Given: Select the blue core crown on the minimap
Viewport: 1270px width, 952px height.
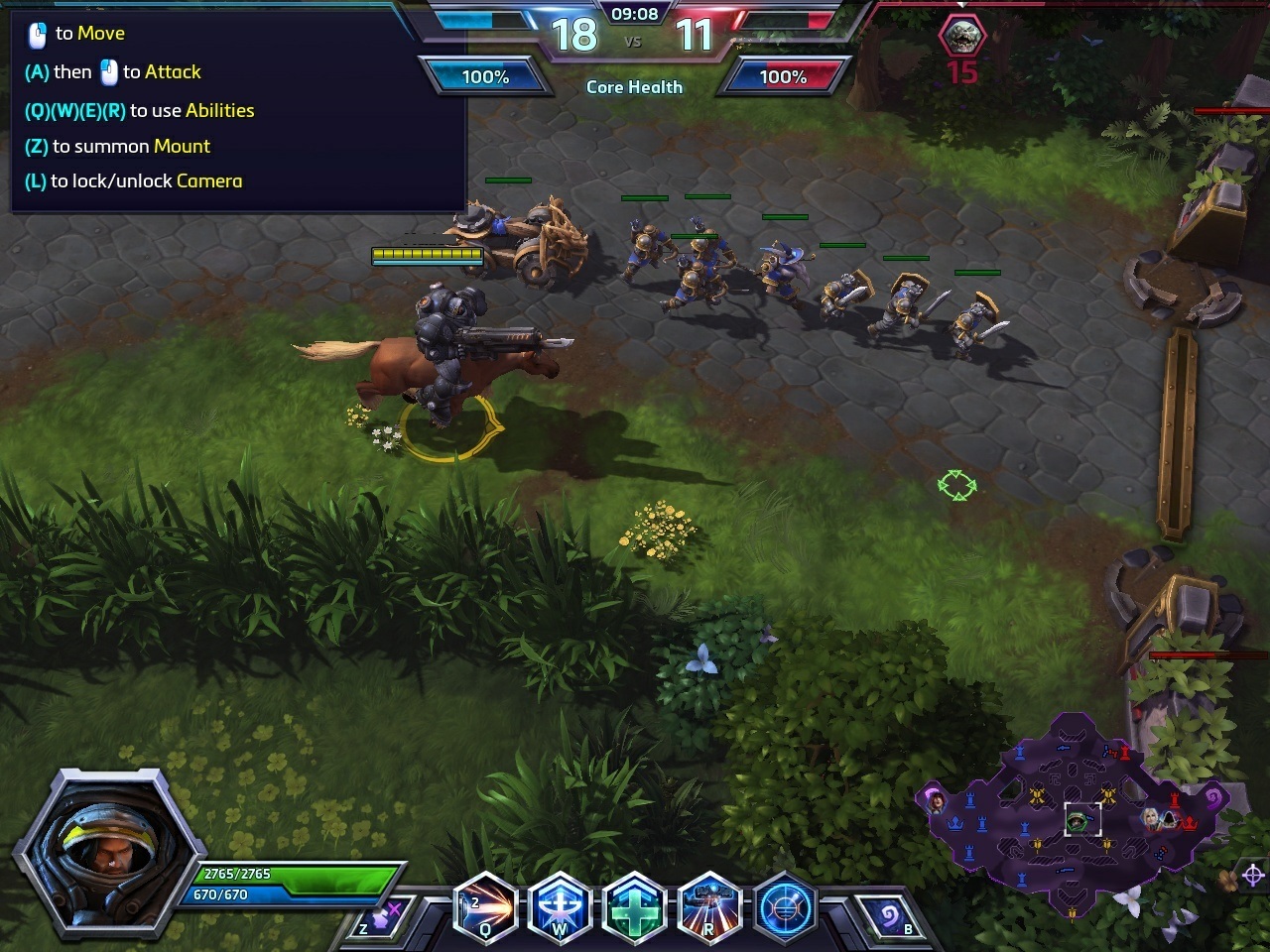Looking at the screenshot, I should coord(956,823).
